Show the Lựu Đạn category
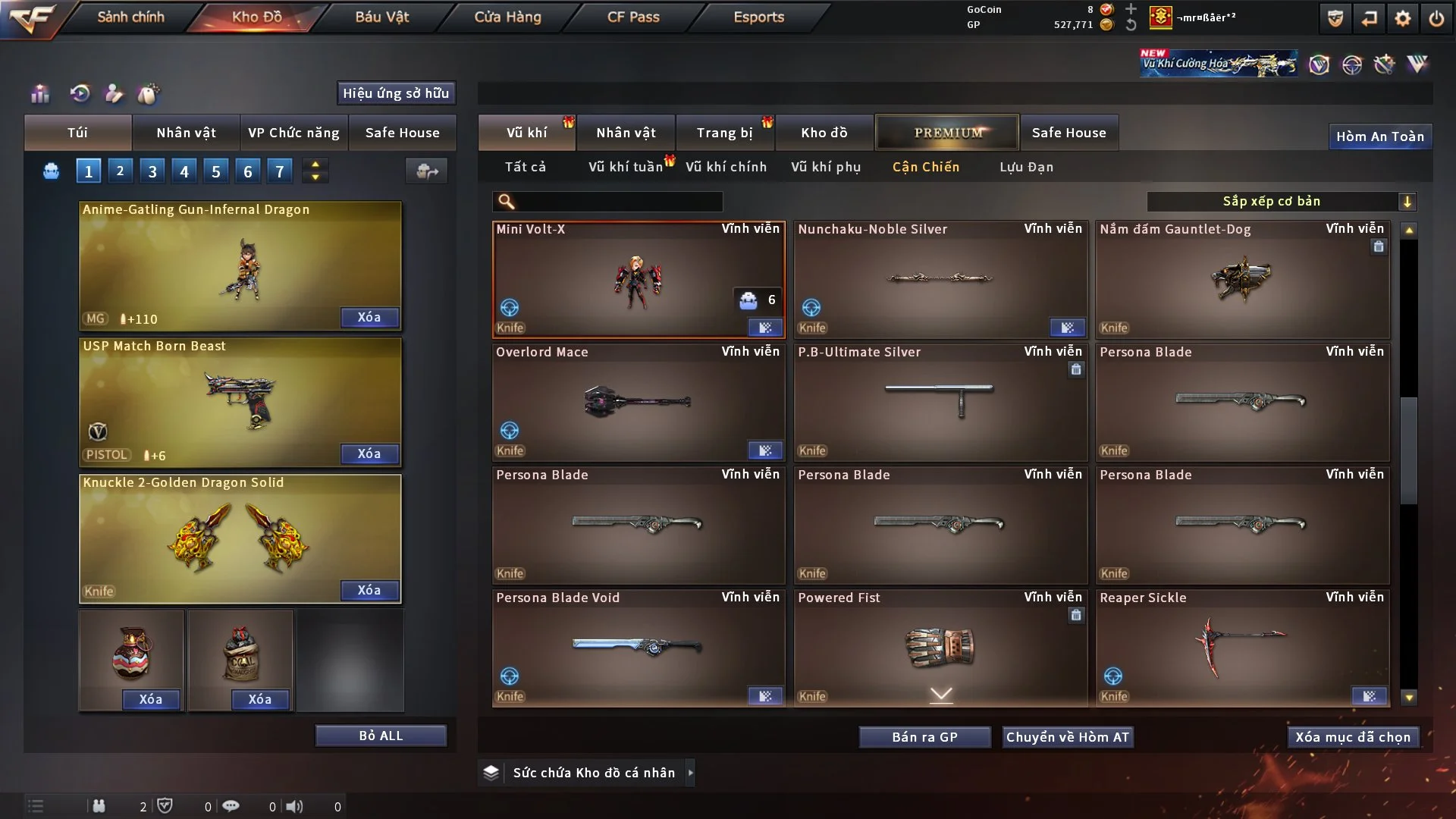The width and height of the screenshot is (1456, 819). click(x=1026, y=167)
